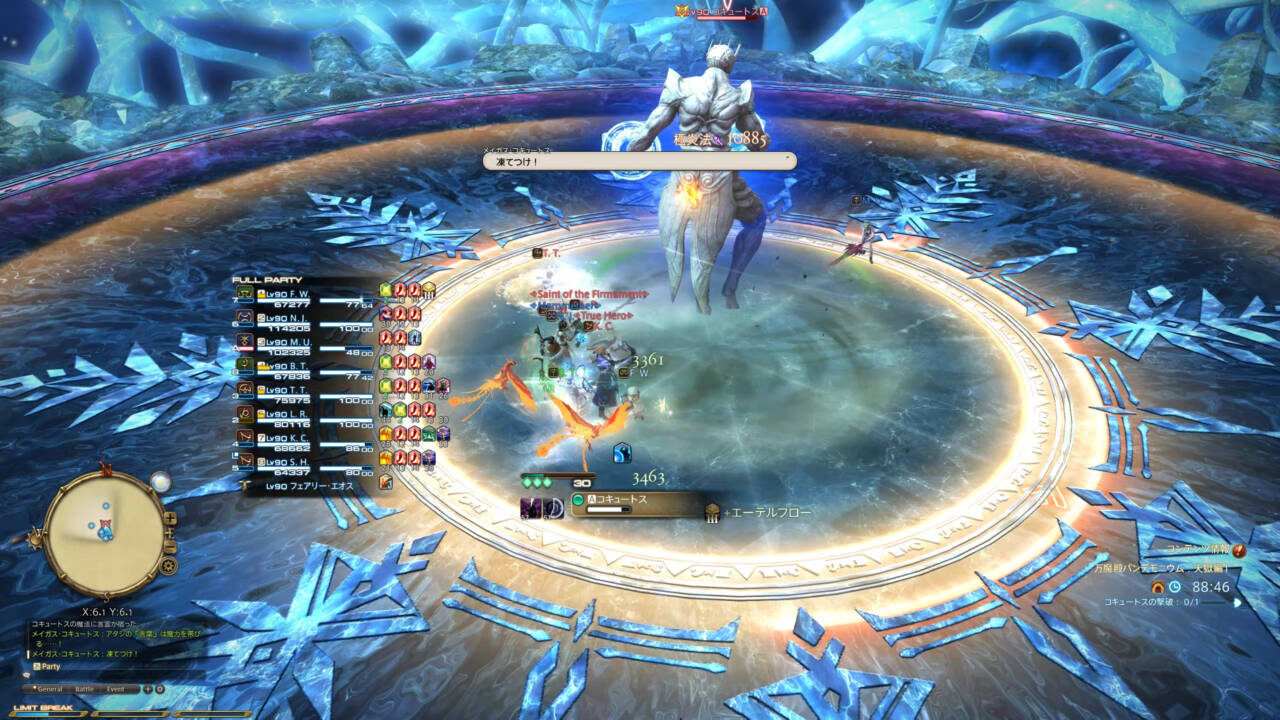1280x720 pixels.
Task: Click the blue crystal status icon above the job gauge
Action: coord(622,453)
